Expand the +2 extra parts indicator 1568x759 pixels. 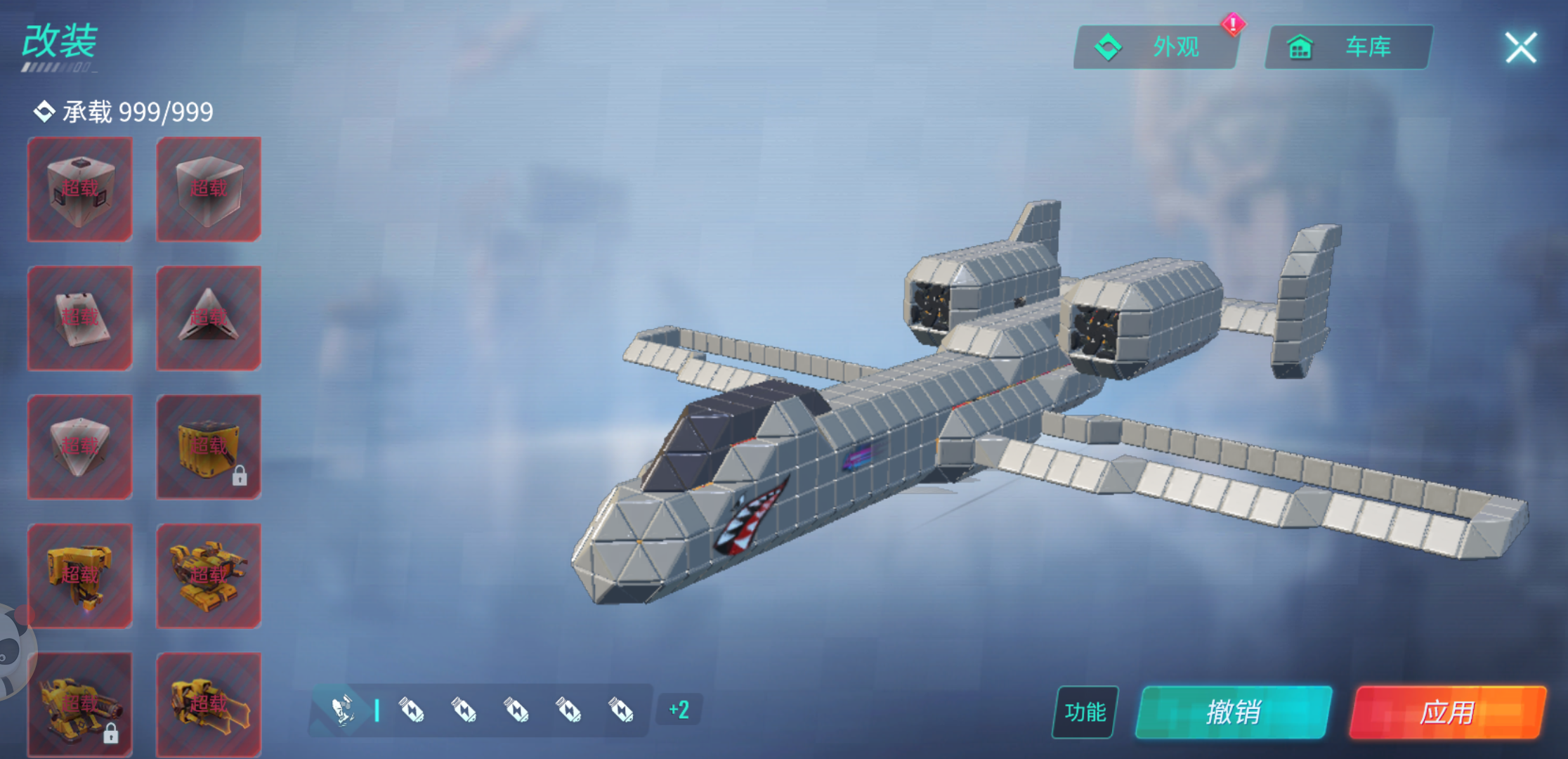coord(679,710)
